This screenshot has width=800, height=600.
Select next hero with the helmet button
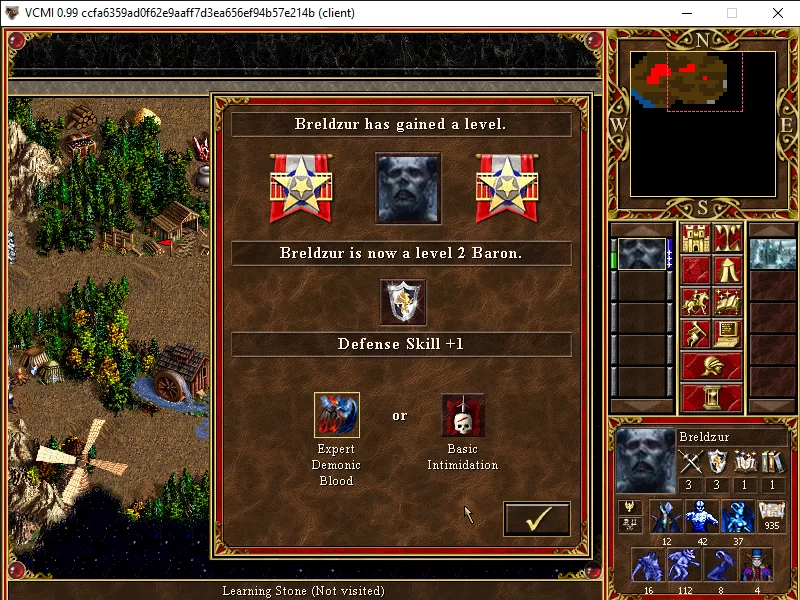click(x=711, y=366)
